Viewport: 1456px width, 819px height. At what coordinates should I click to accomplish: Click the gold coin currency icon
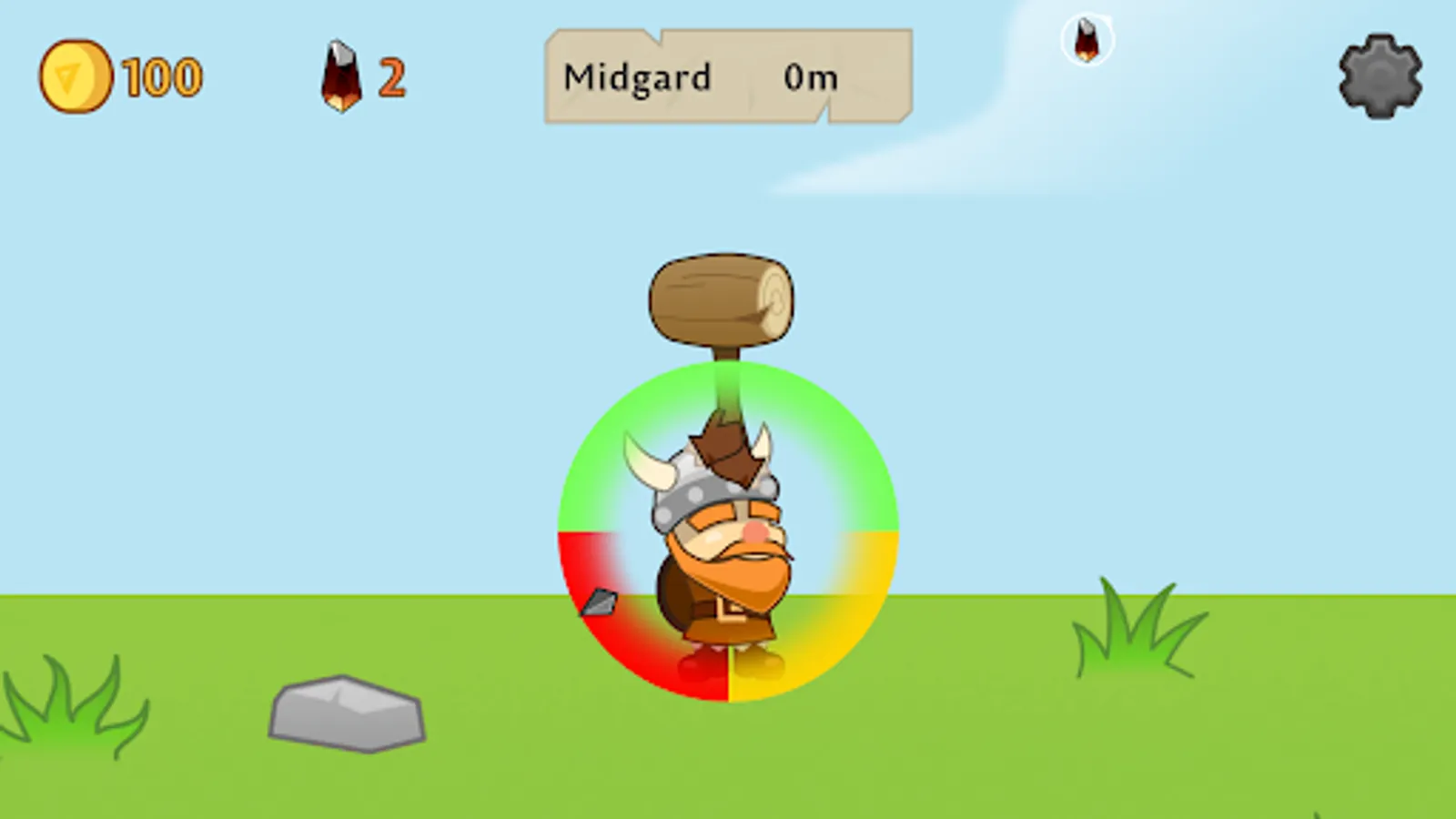tap(76, 76)
